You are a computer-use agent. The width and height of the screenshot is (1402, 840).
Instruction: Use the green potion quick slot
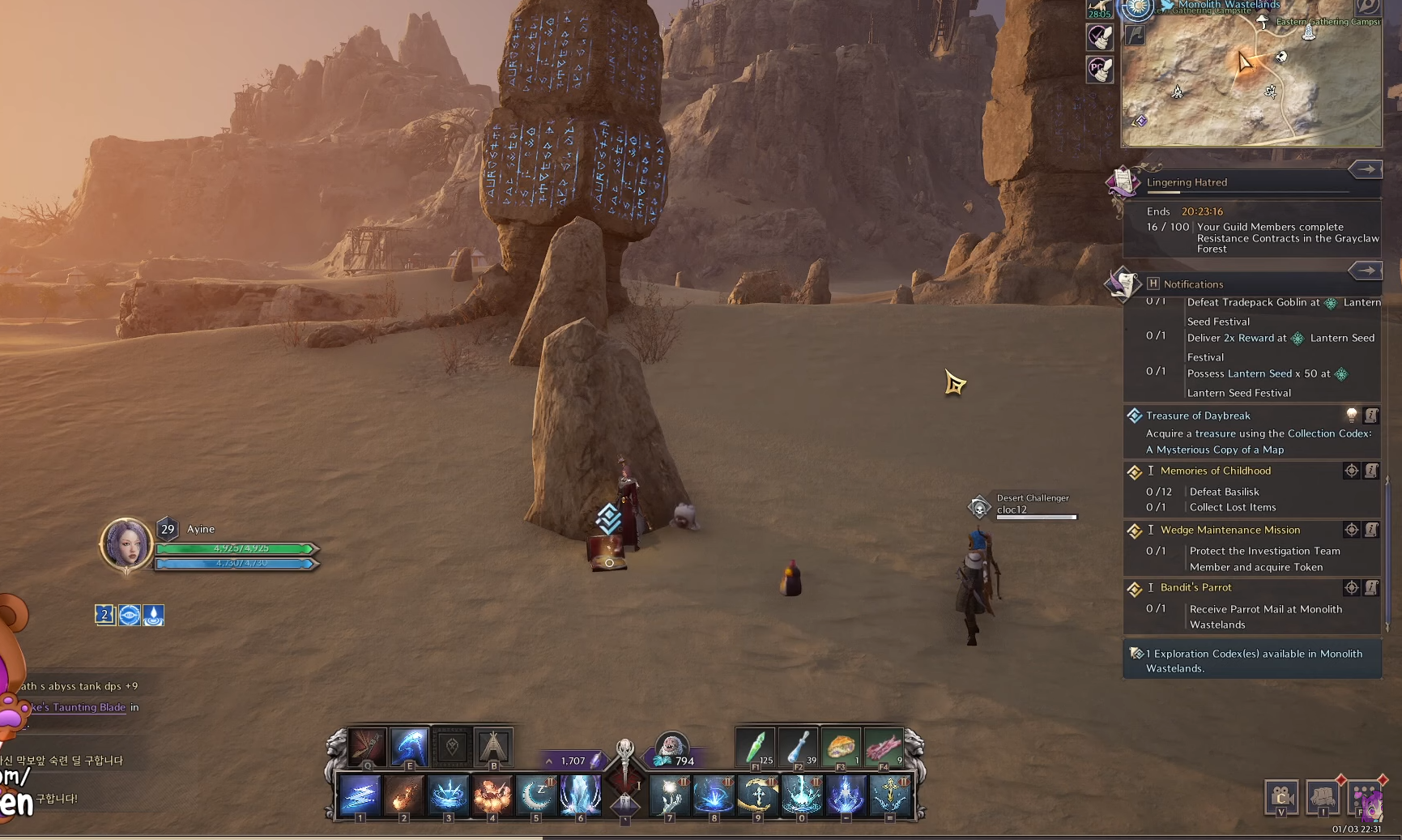pyautogui.click(x=756, y=747)
